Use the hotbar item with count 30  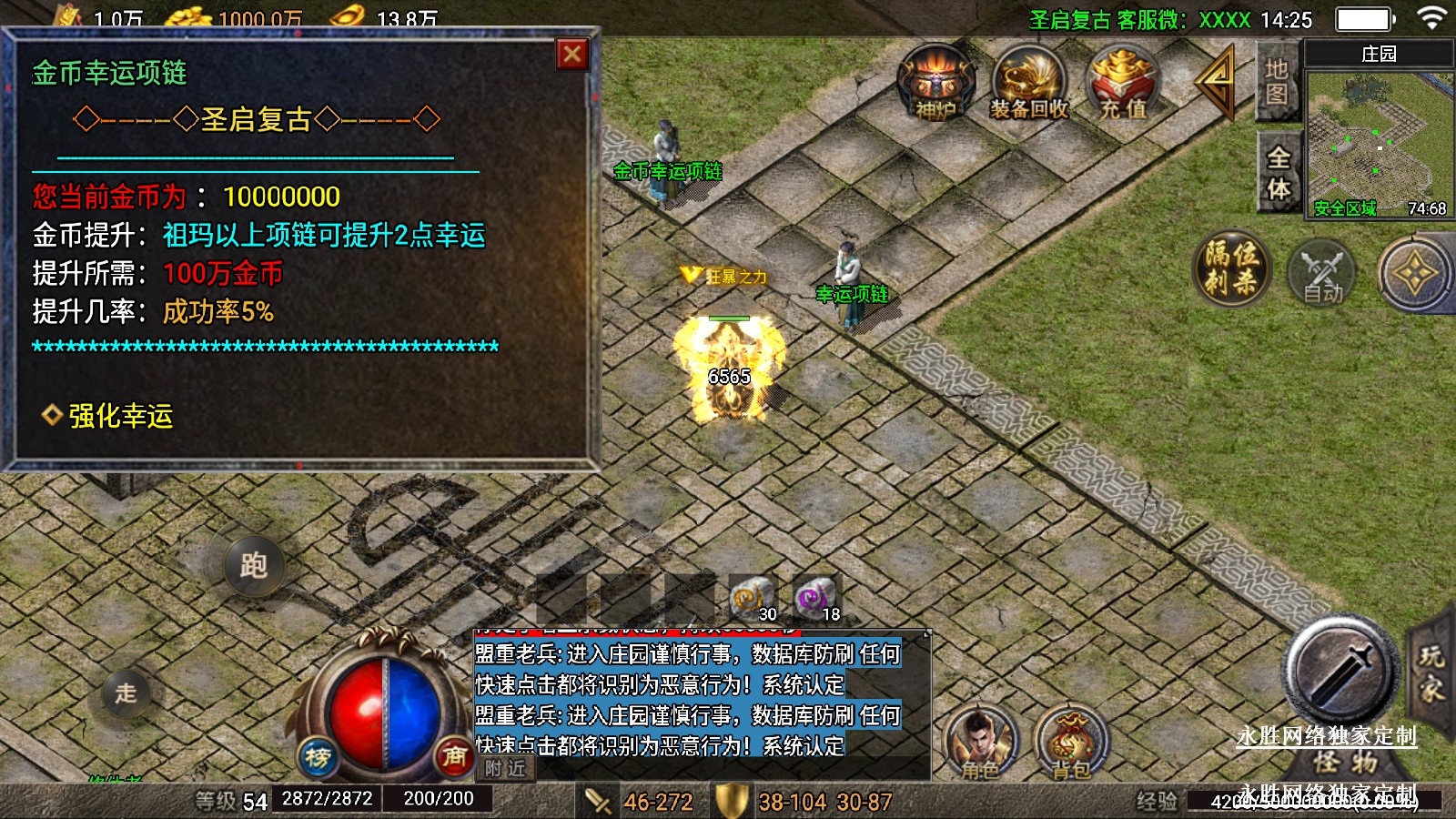point(752,598)
